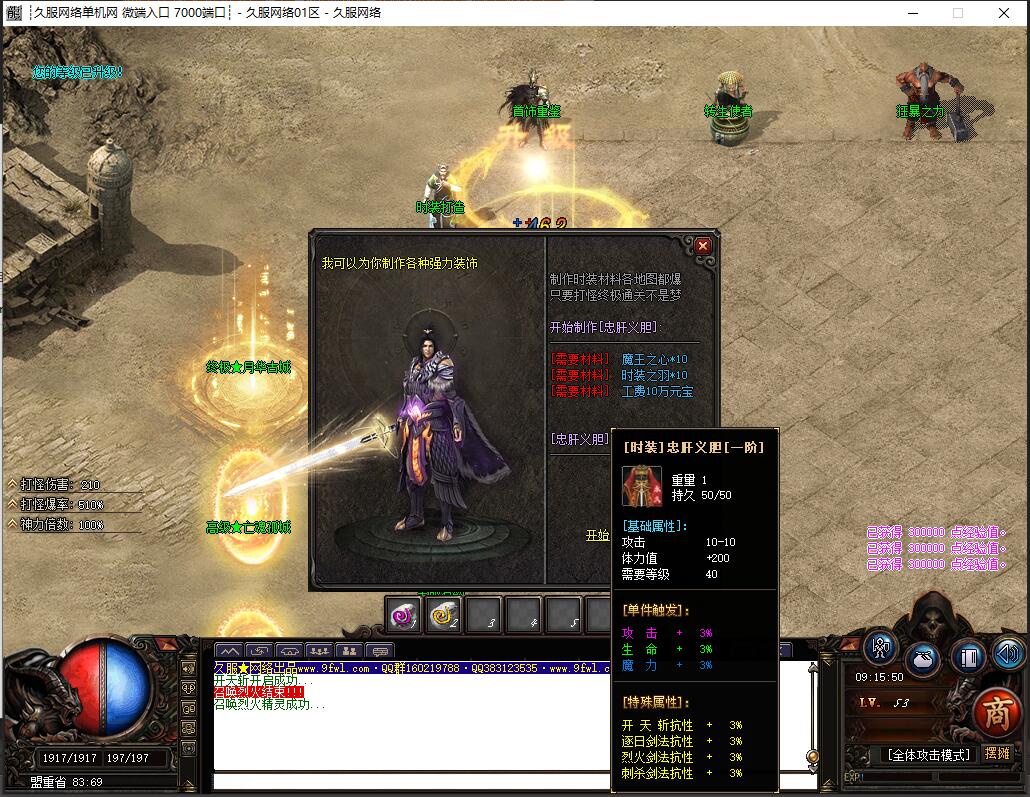
Task: Use the yellow scroll in hotbar slot 2
Action: [x=443, y=616]
